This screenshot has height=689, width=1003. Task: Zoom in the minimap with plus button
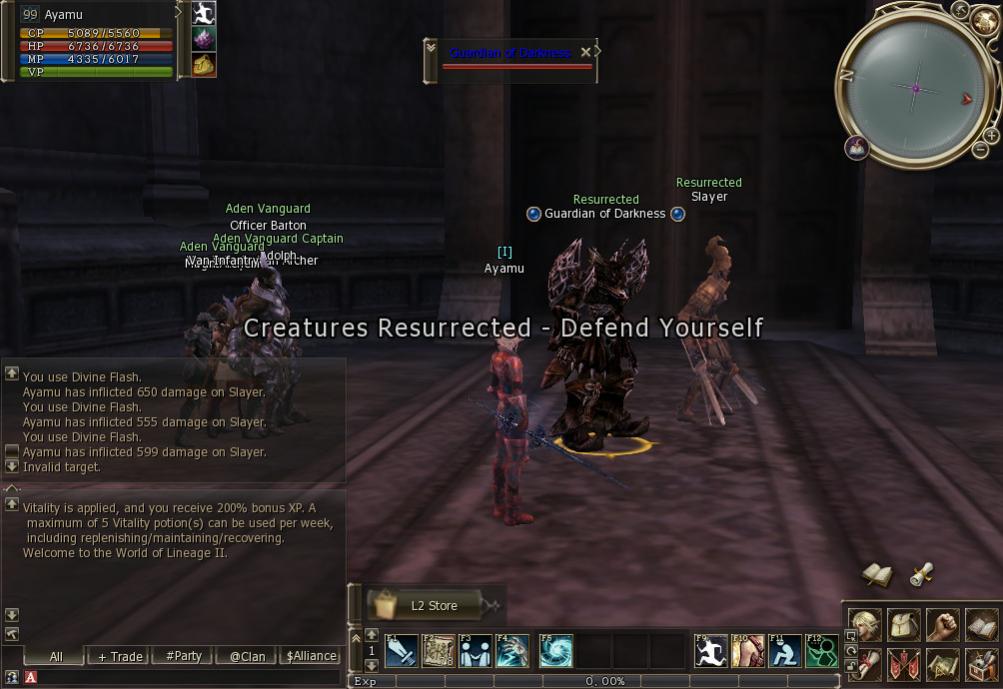point(990,135)
